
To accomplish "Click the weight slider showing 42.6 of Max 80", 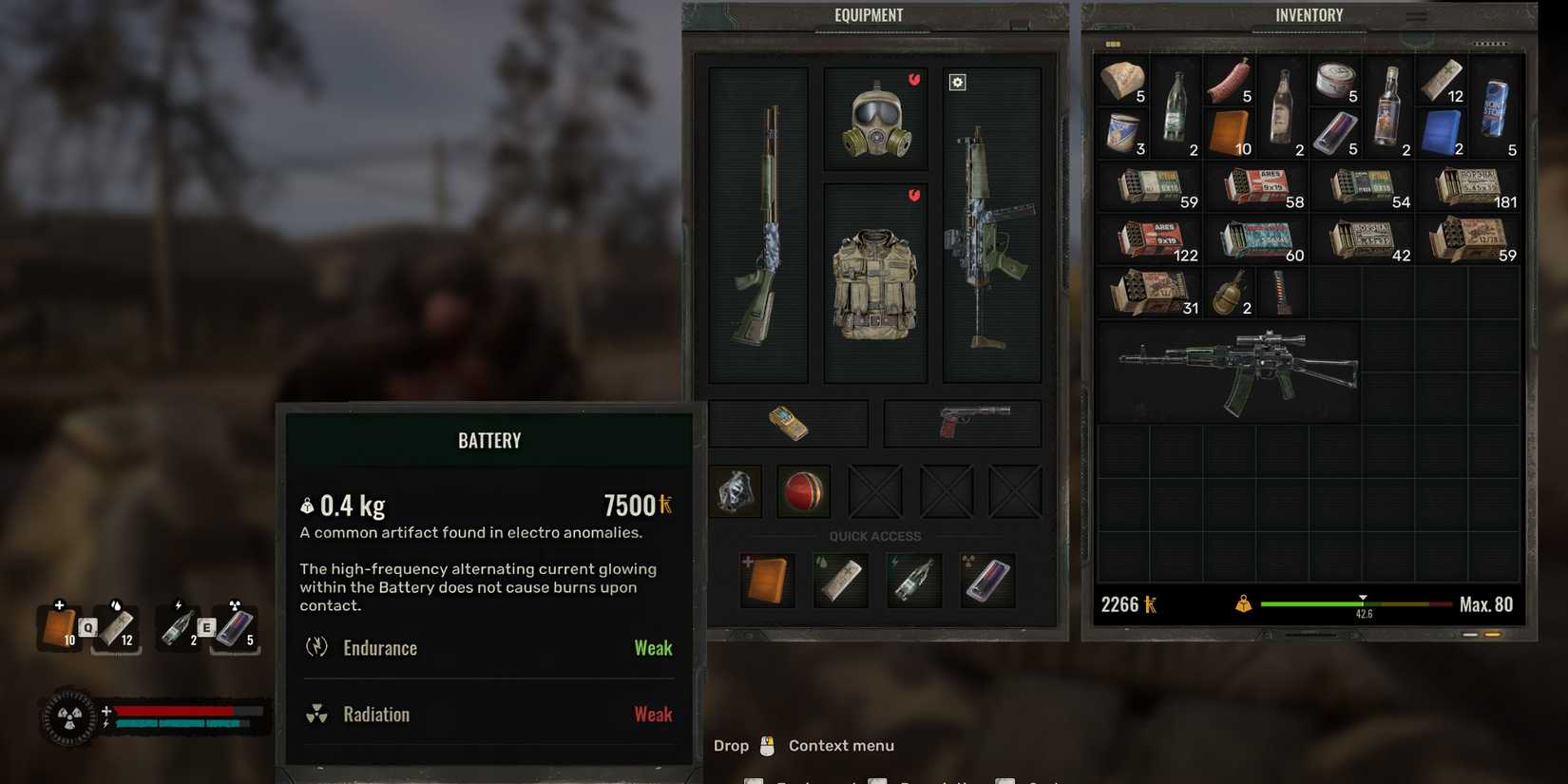I will (1363, 603).
